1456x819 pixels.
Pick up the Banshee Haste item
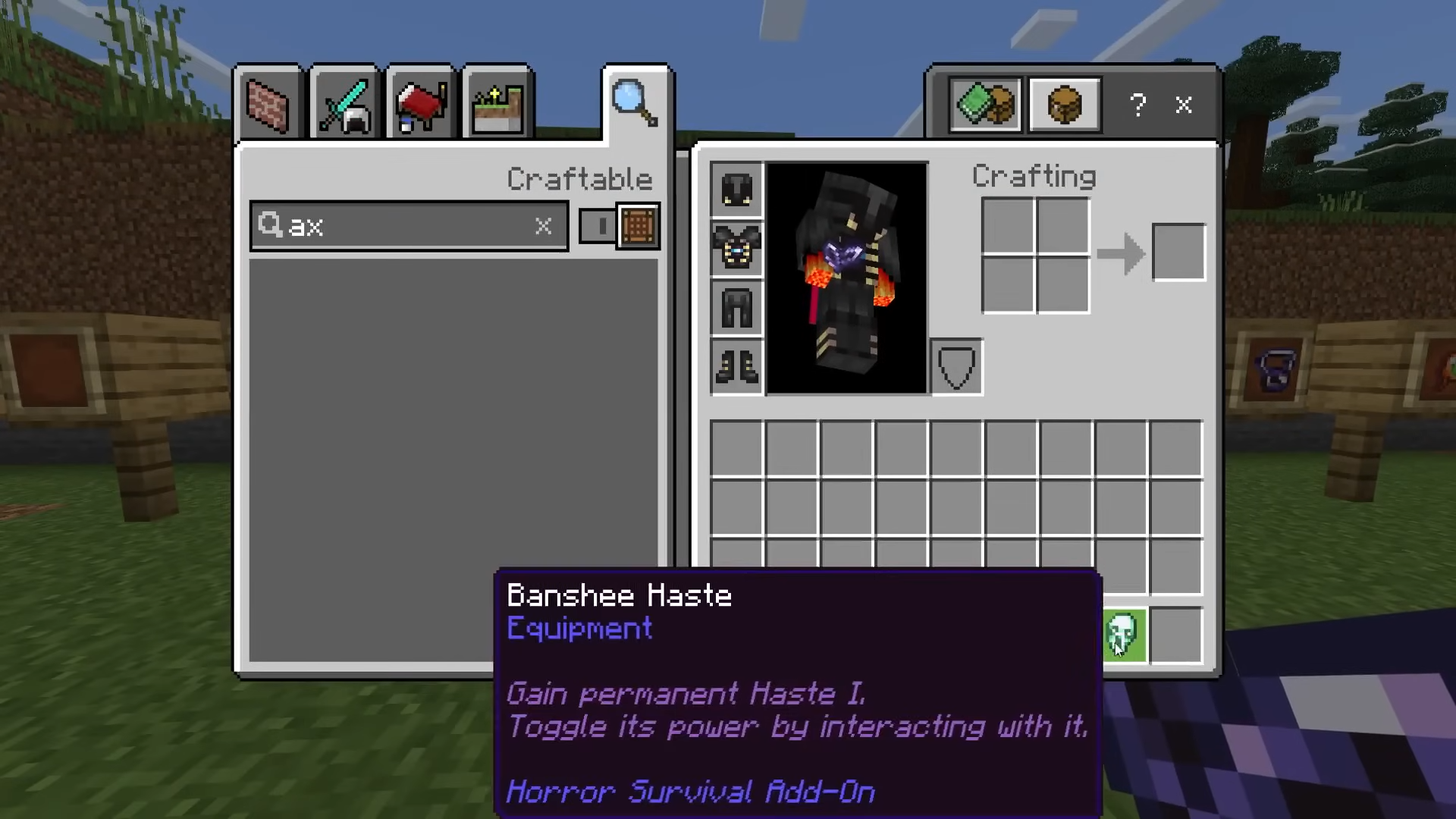(1123, 635)
